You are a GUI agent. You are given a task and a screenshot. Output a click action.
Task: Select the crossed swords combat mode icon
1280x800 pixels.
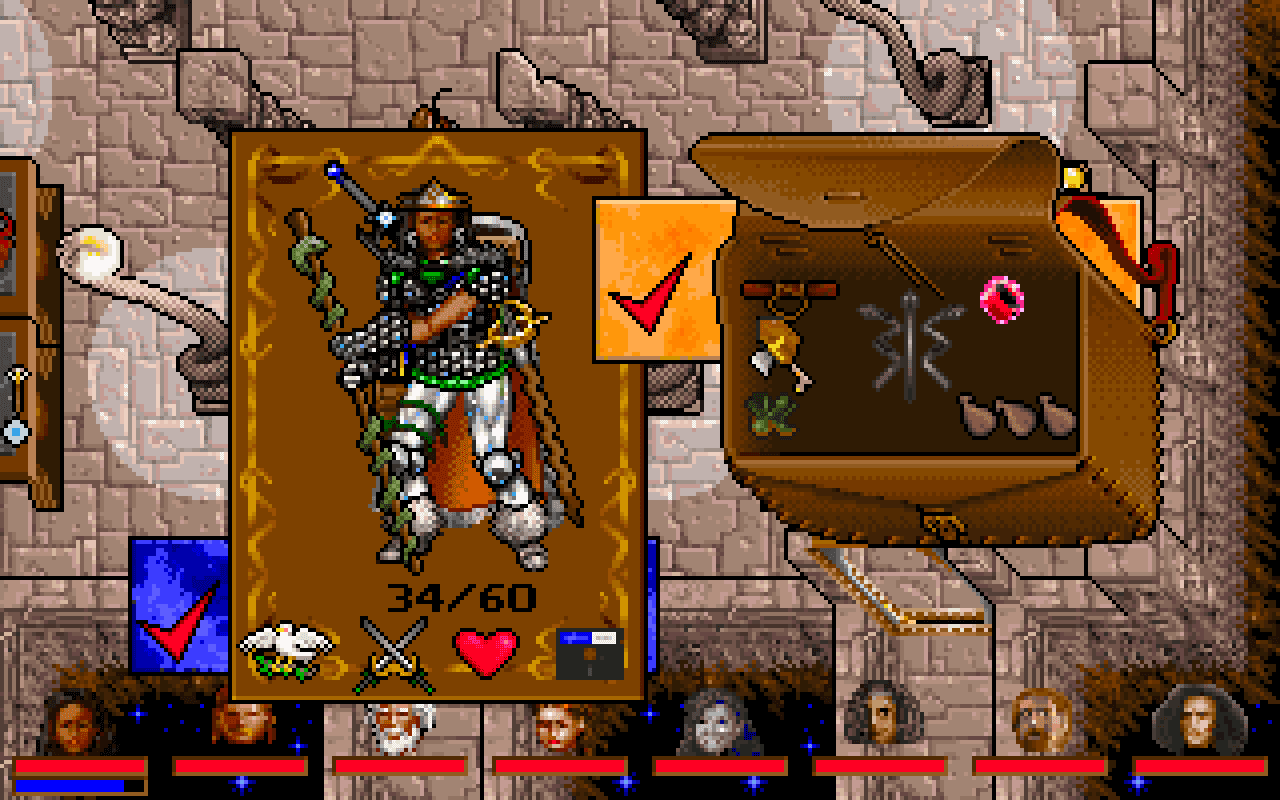coord(395,650)
